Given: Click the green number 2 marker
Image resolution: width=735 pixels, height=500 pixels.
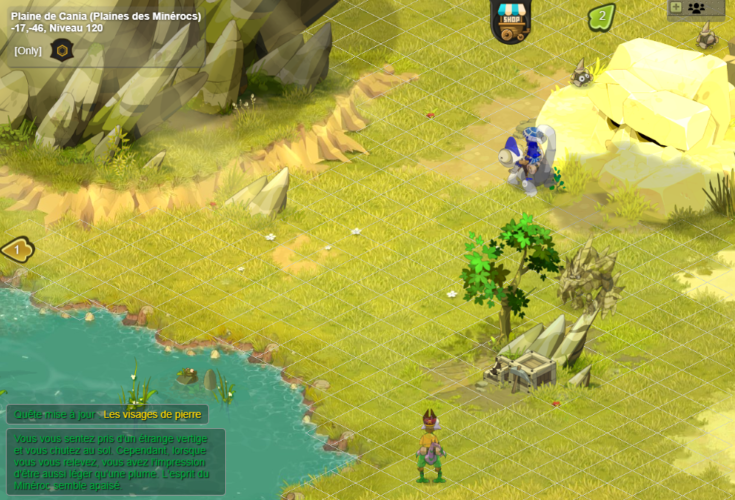Looking at the screenshot, I should pos(601,17).
